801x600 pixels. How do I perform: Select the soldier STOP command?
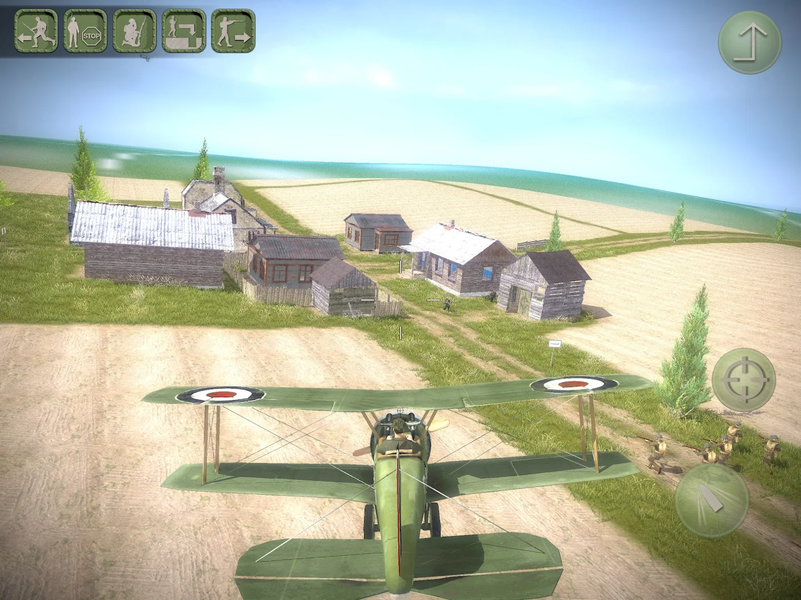[x=85, y=31]
